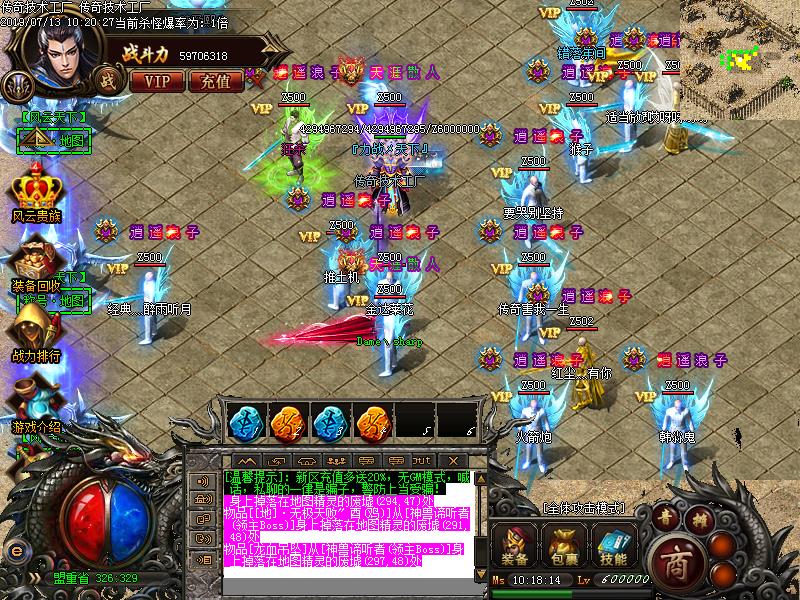800x600 pixels.
Task: Click the 风云天下 地图 map title badge
Action: pos(56,133)
